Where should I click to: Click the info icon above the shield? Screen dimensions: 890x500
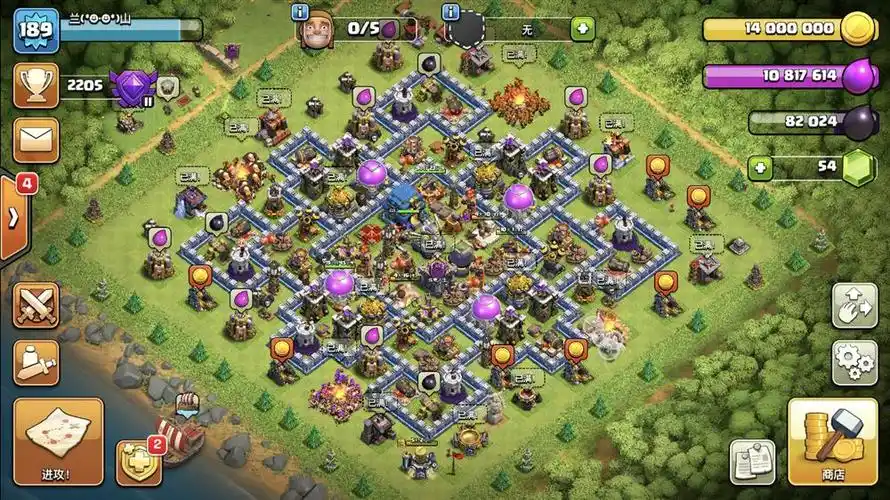[x=449, y=12]
